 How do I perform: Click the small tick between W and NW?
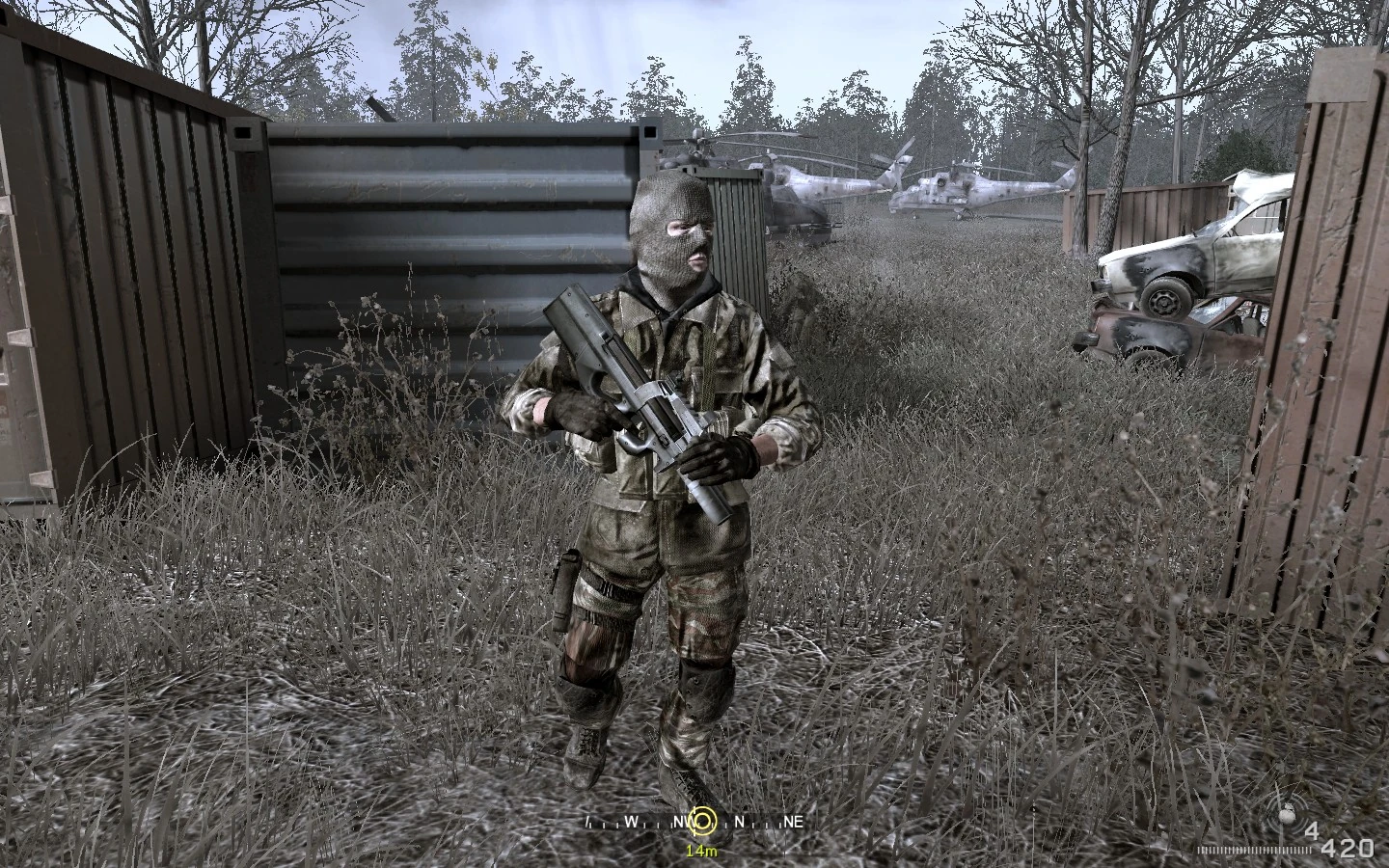pos(658,825)
